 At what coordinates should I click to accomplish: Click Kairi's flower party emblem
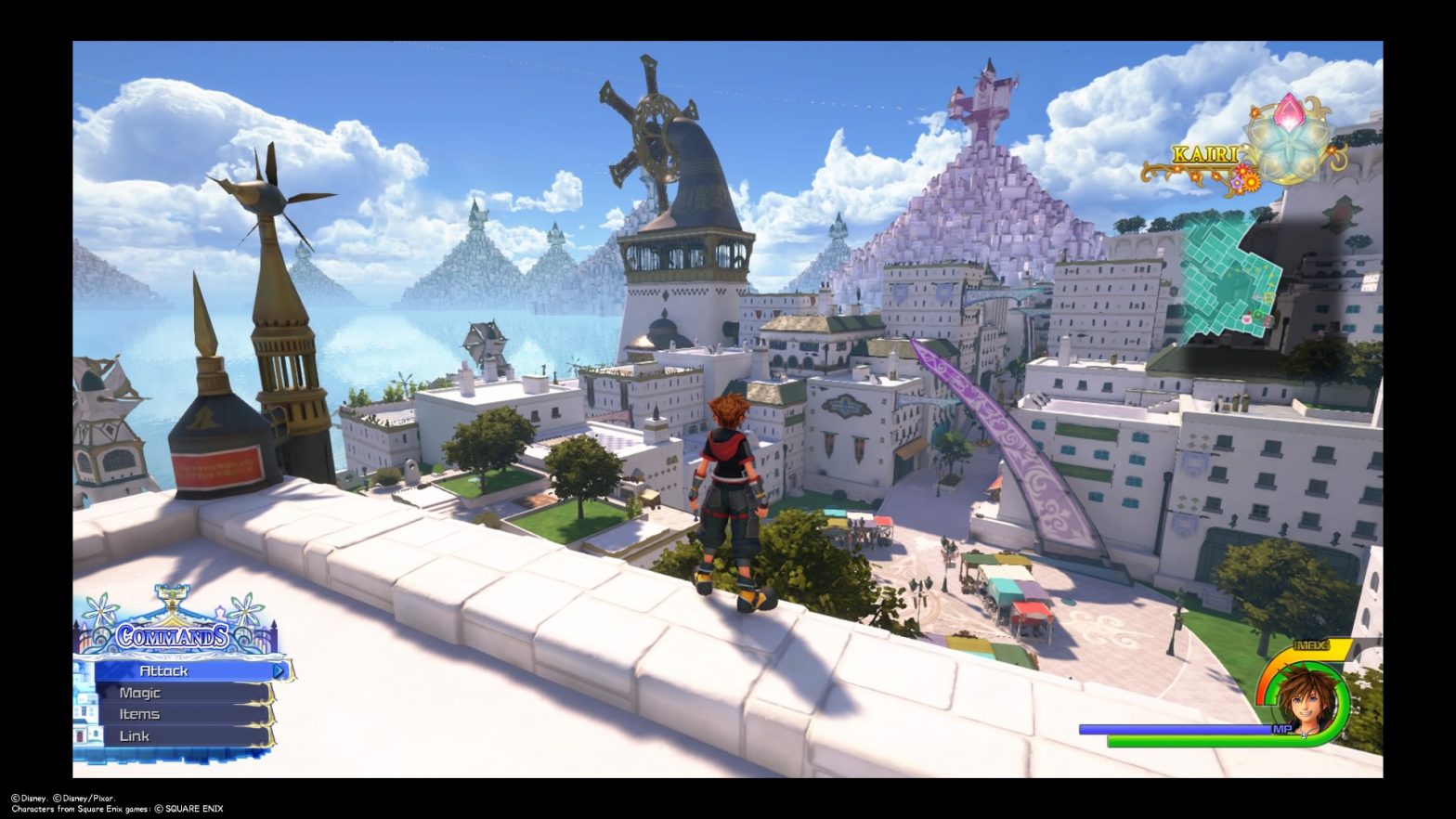pos(1285,143)
